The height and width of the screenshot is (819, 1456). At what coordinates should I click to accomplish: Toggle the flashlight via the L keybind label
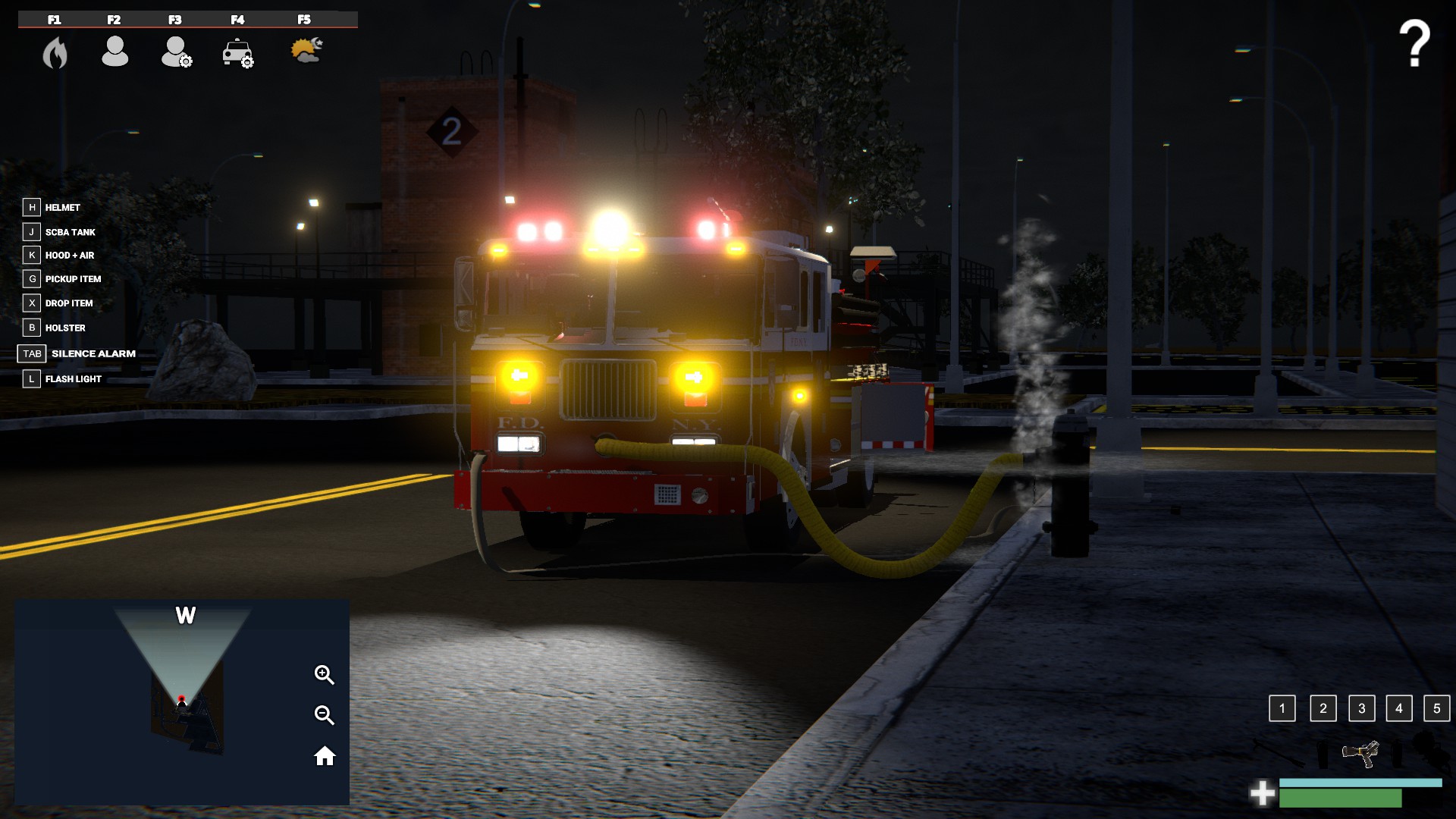pyautogui.click(x=72, y=378)
